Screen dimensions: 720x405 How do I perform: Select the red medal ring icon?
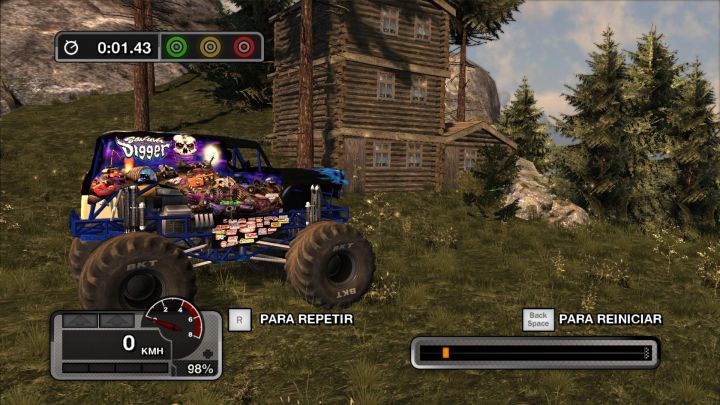coord(243,47)
